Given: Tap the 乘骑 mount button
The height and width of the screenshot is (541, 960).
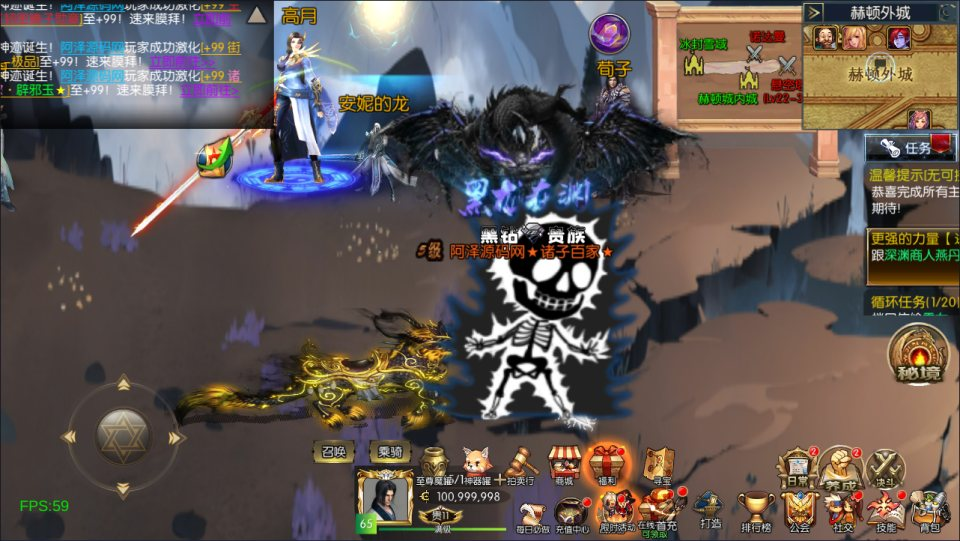Looking at the screenshot, I should [x=390, y=451].
